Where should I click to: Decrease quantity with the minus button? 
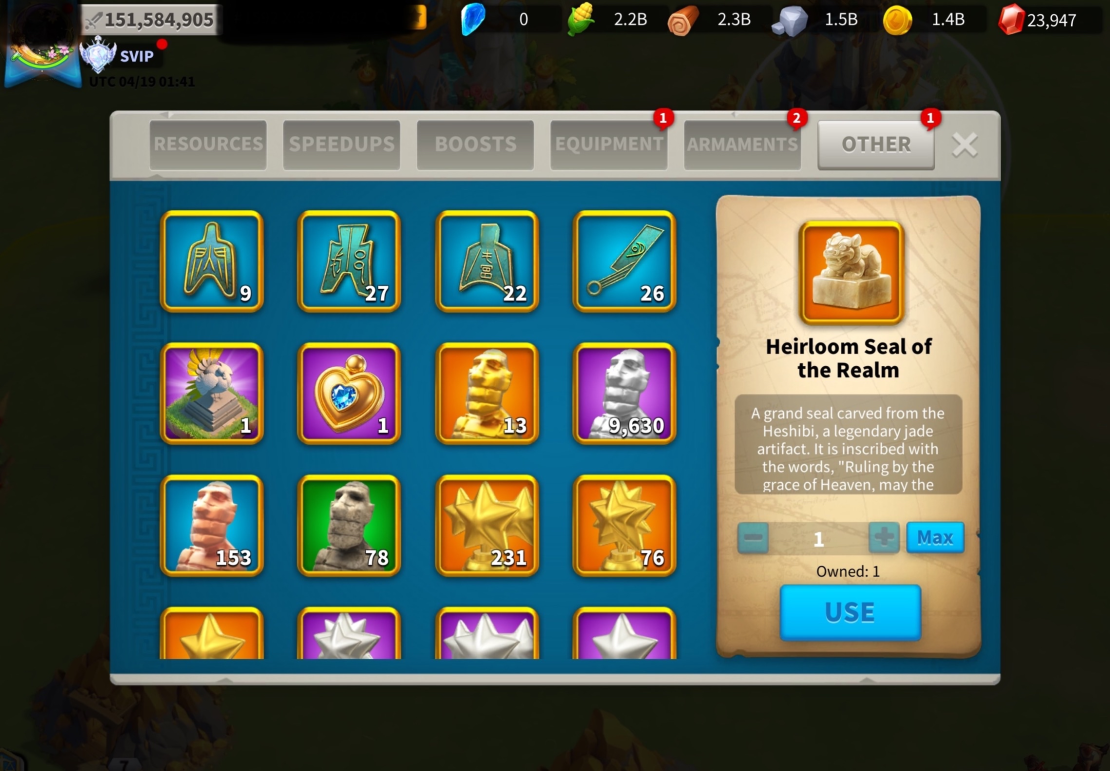pyautogui.click(x=753, y=537)
